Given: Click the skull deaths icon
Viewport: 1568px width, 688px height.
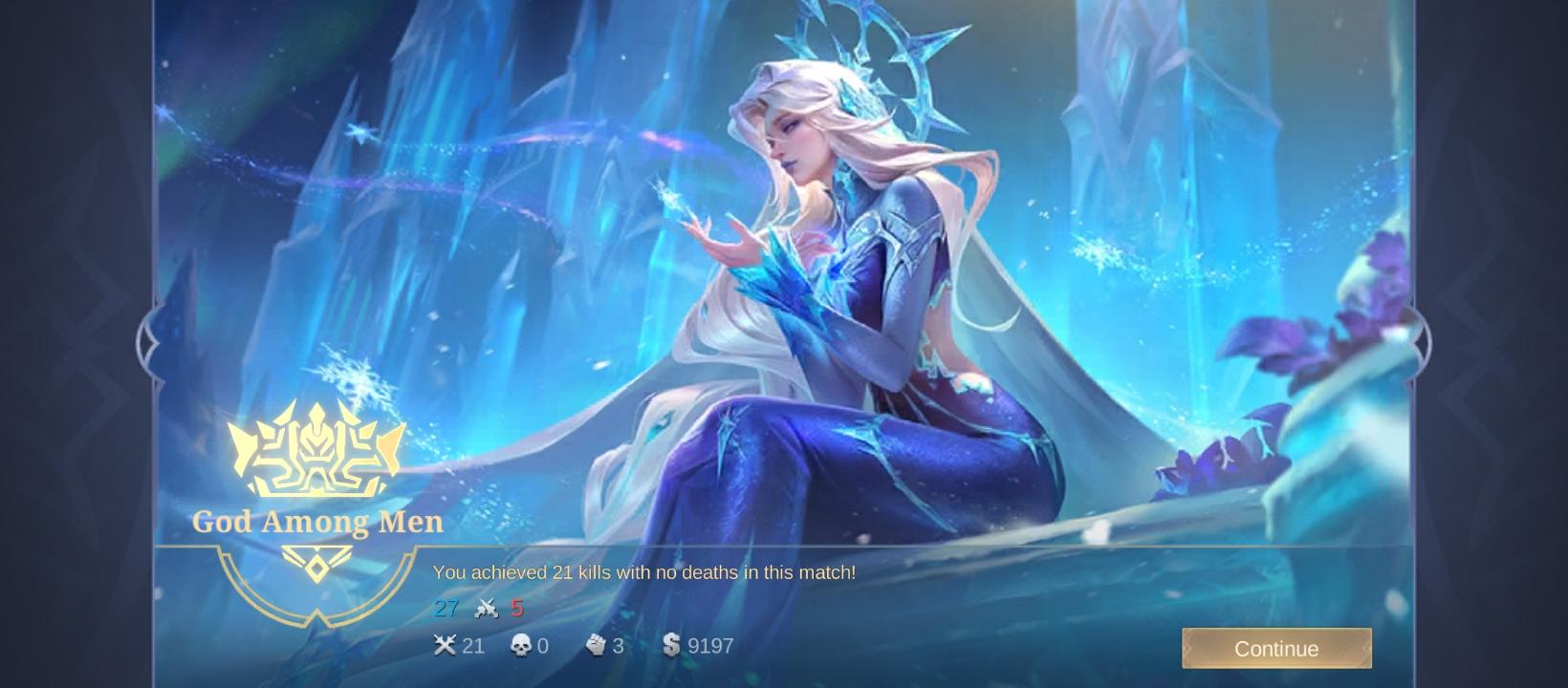Looking at the screenshot, I should [517, 646].
